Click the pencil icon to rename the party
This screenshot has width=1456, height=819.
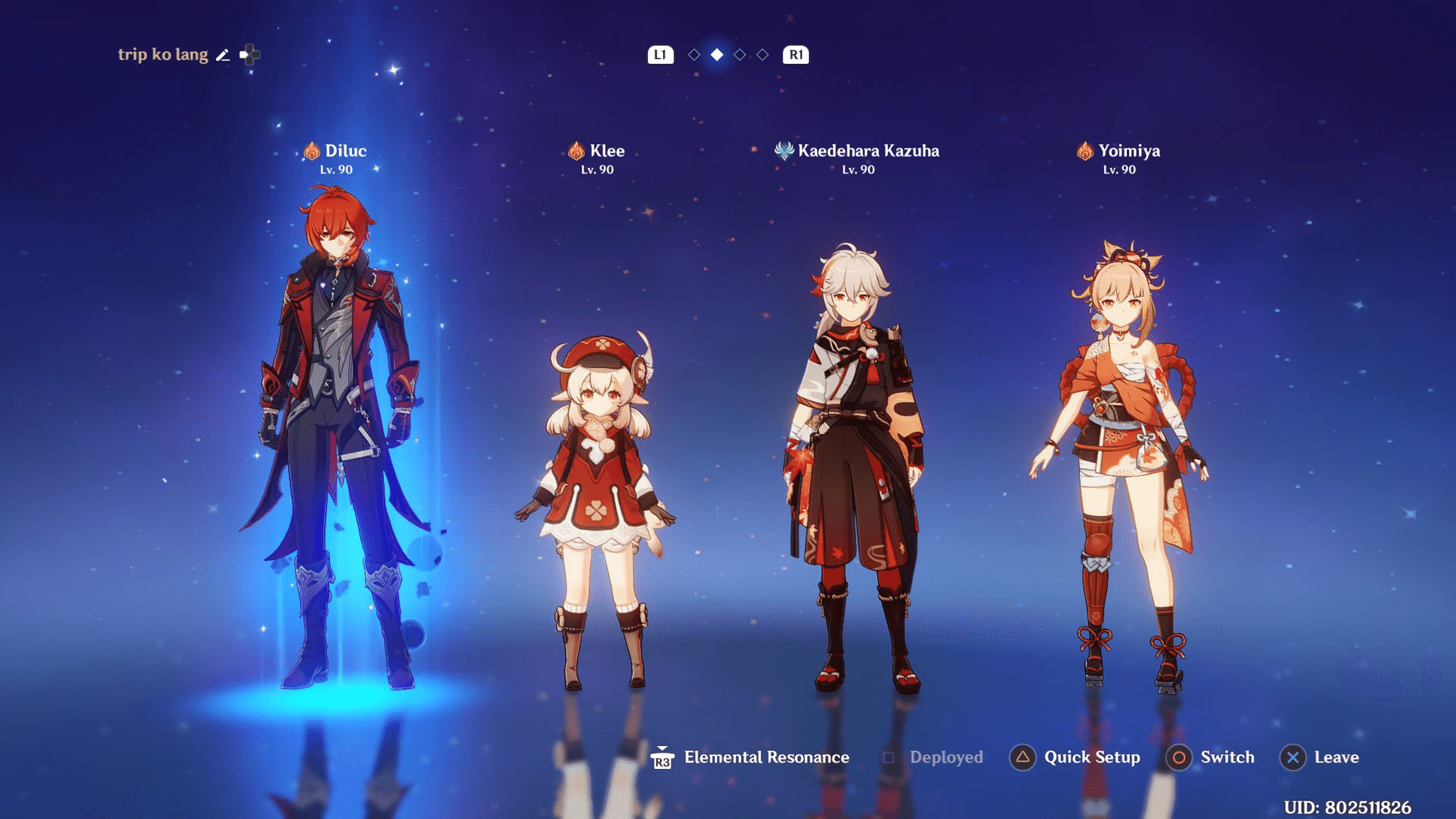tap(223, 54)
